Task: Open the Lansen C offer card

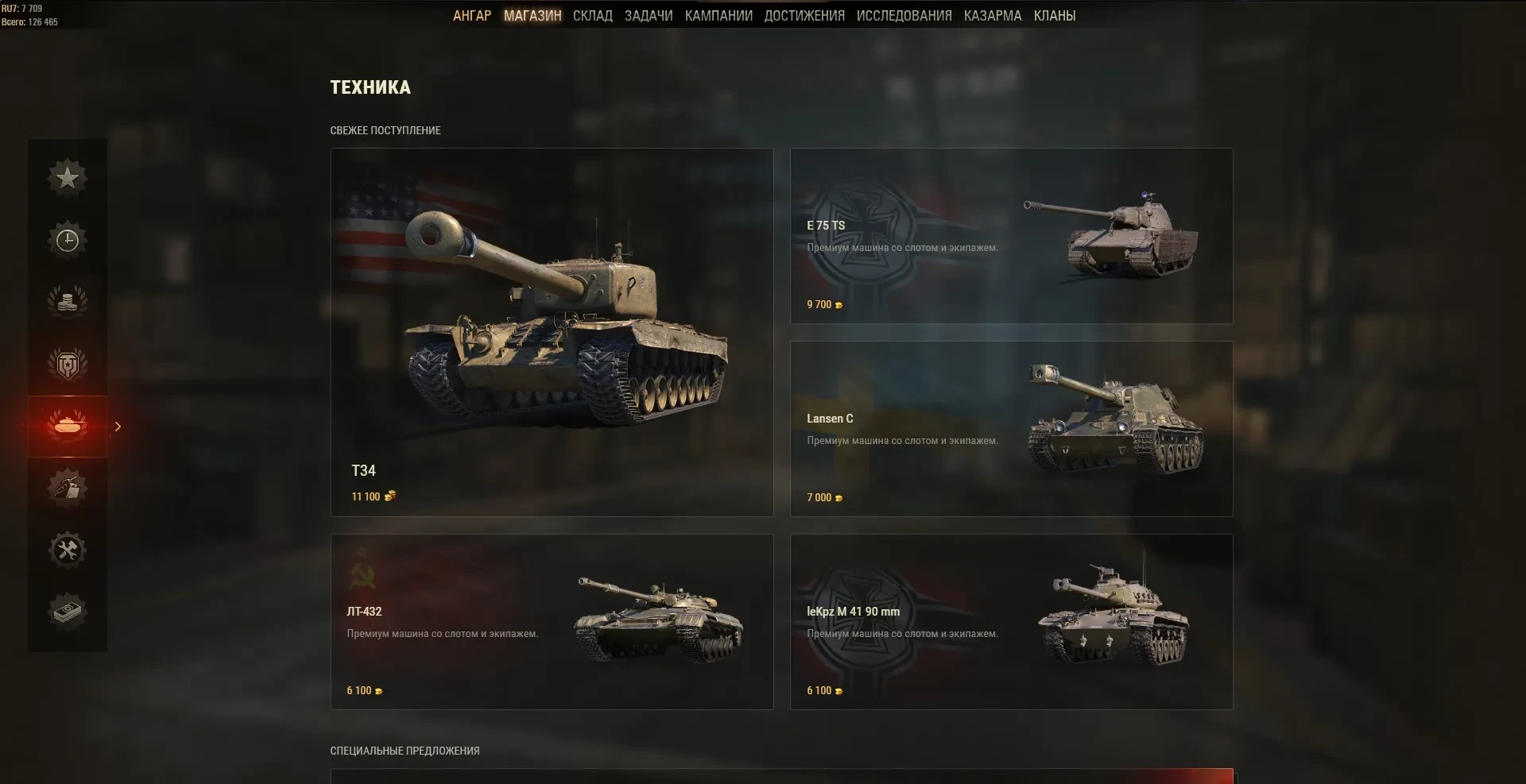Action: tap(1011, 429)
